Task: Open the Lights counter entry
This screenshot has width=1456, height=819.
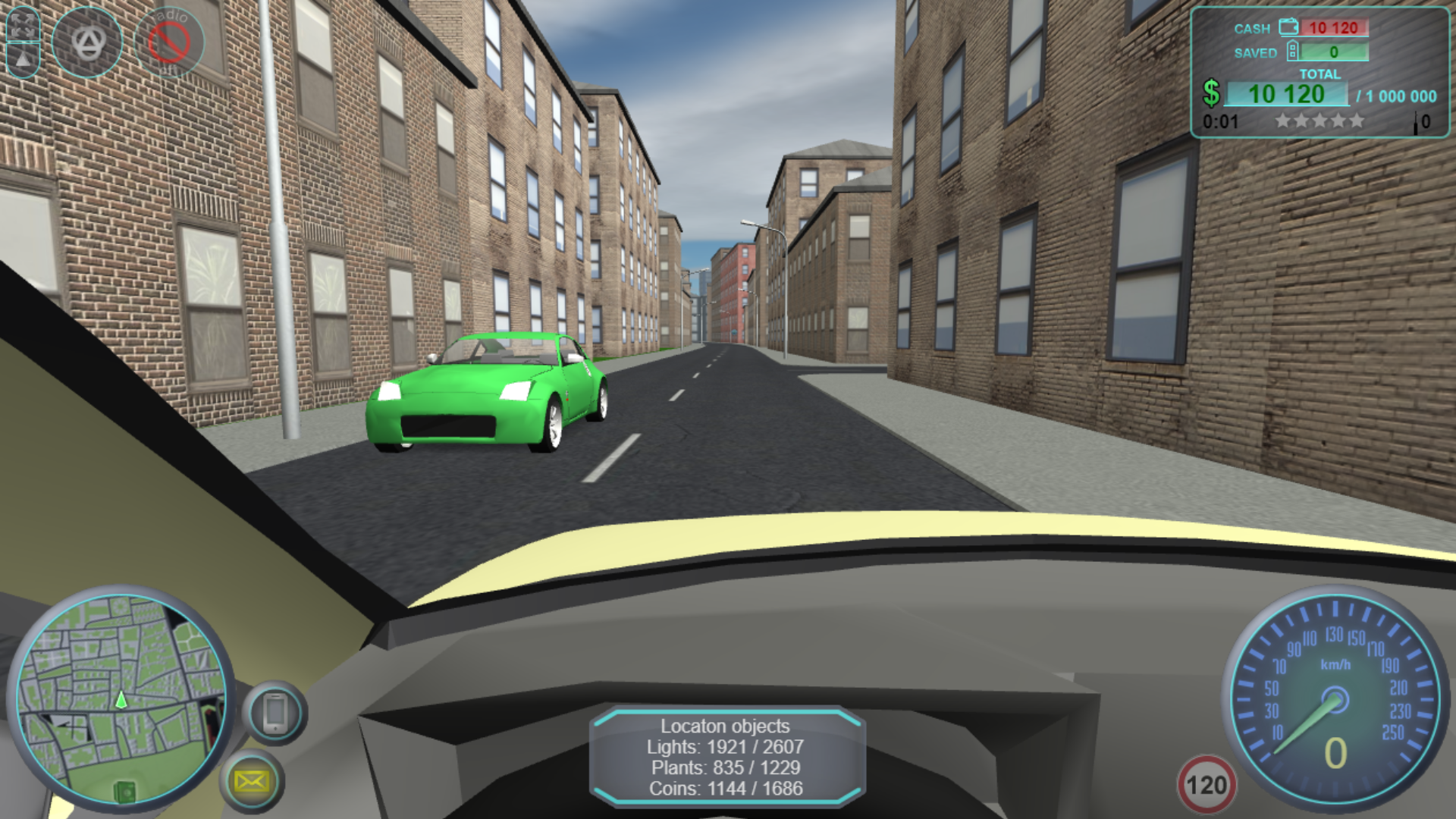Action: pyautogui.click(x=726, y=746)
